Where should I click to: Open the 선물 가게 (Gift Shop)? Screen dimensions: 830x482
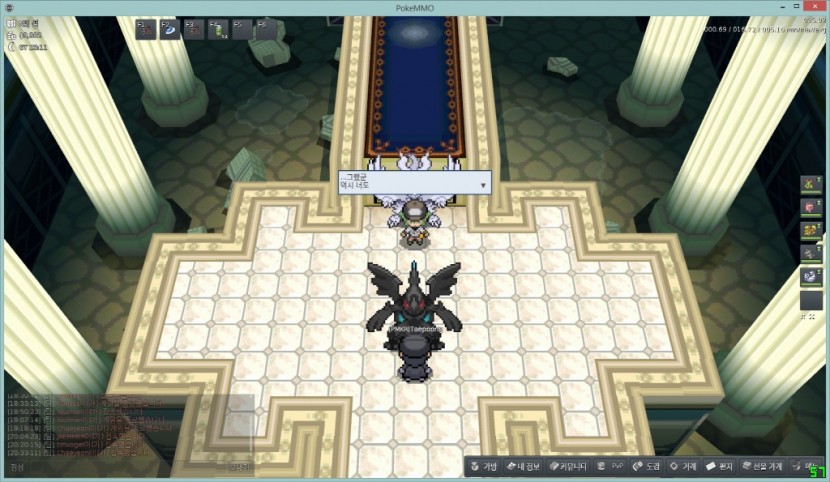[x=763, y=466]
